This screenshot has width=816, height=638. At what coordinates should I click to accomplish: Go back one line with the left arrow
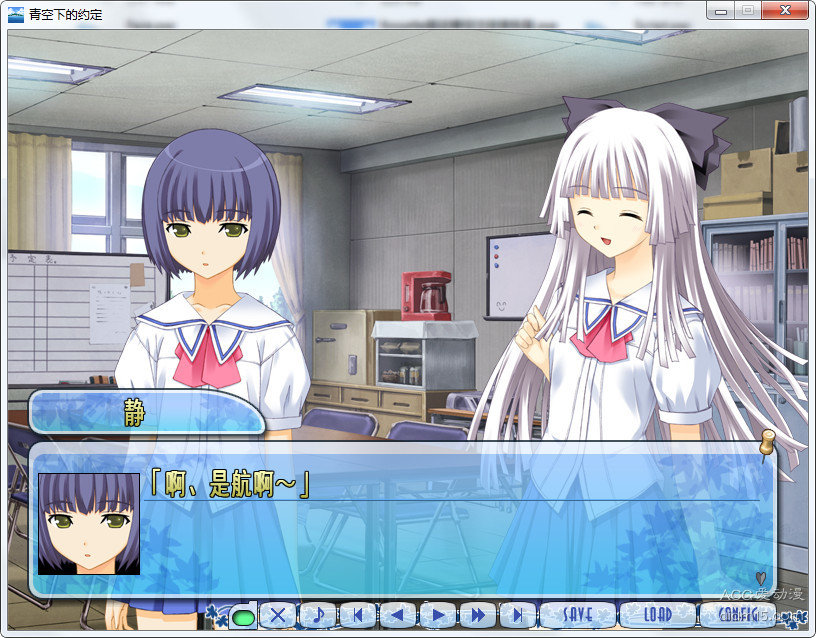(397, 615)
